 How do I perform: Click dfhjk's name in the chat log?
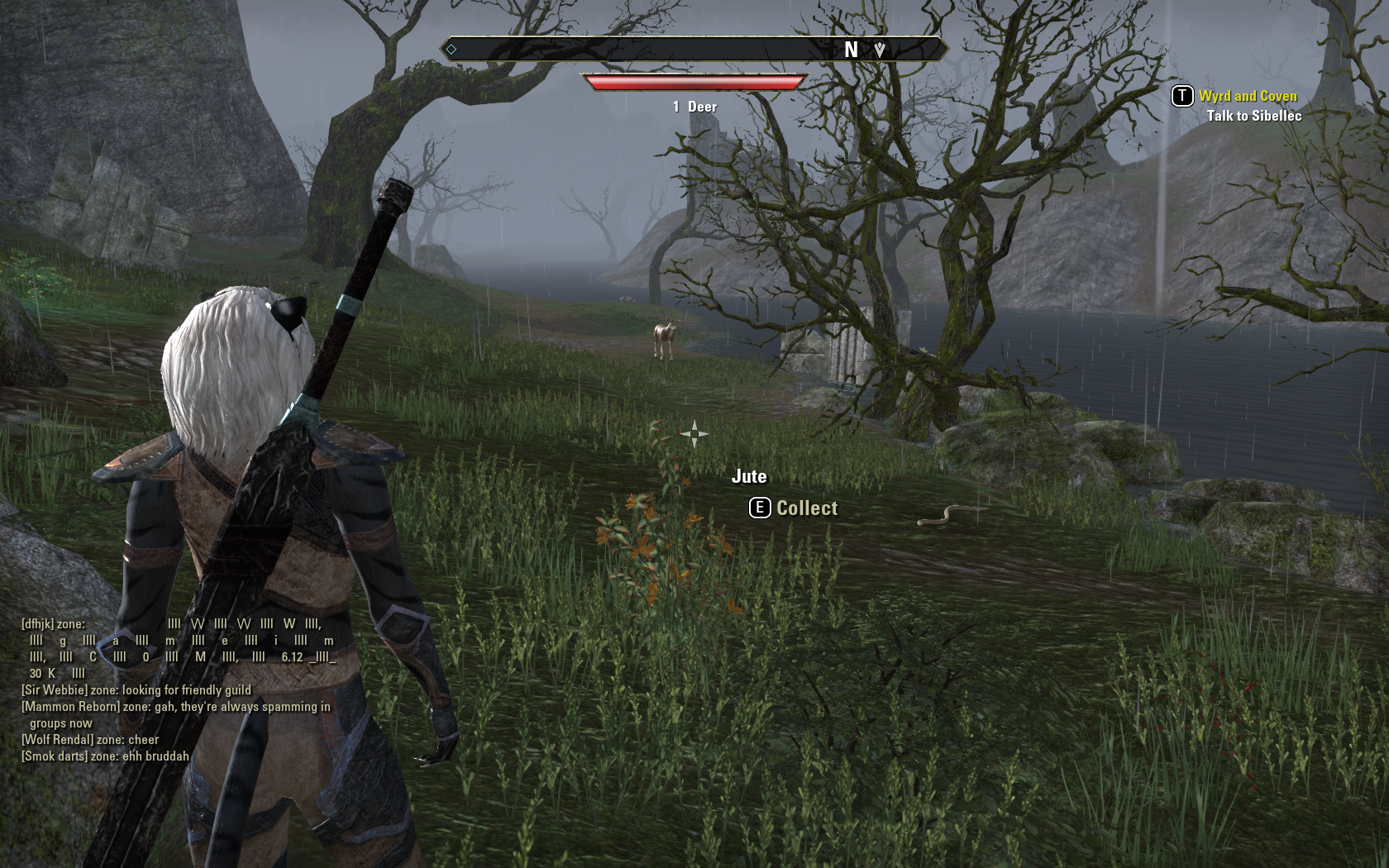point(38,624)
